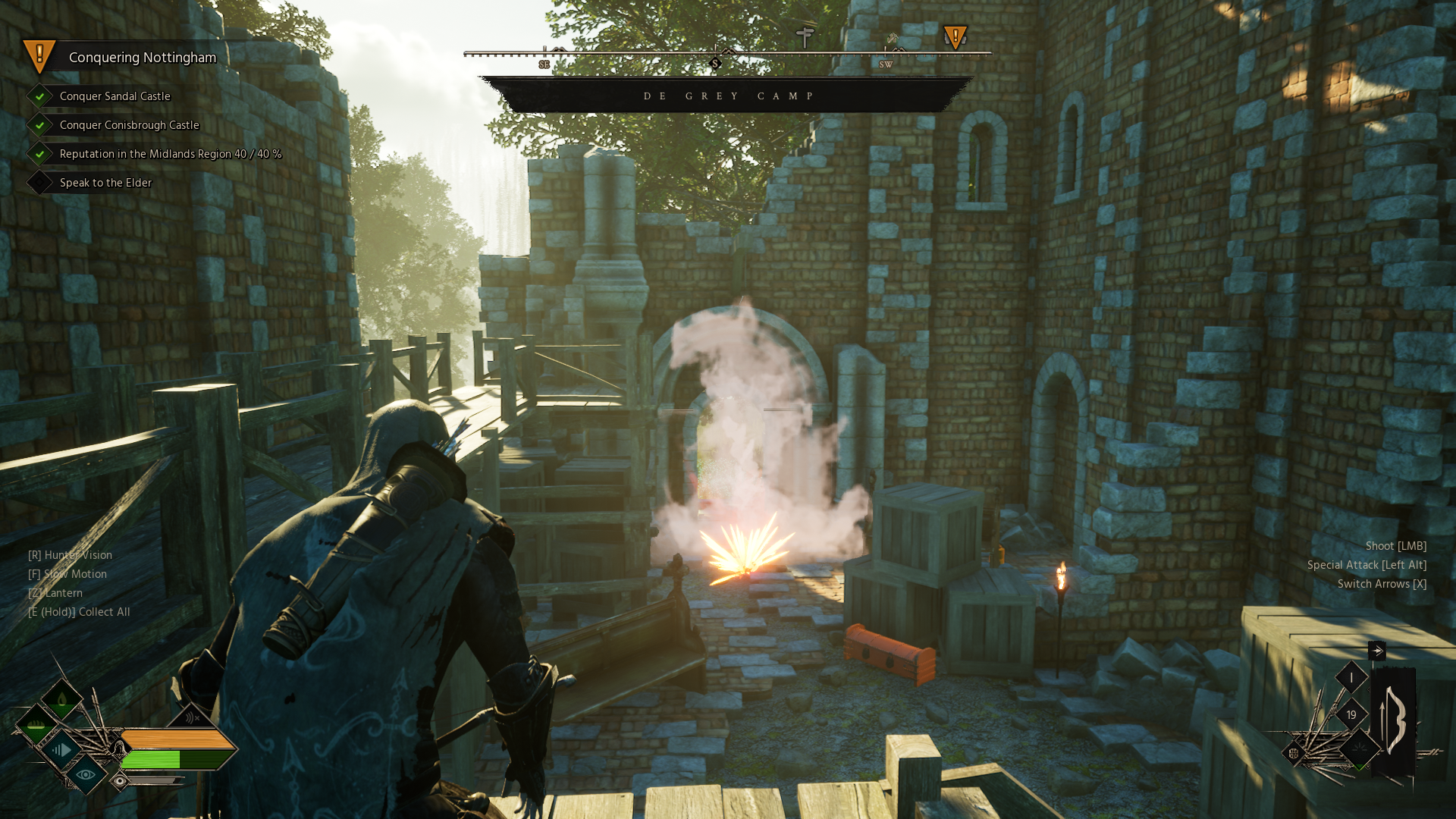Image resolution: width=1456 pixels, height=819 pixels.
Task: Activate the slow motion ability icon
Action: click(x=61, y=750)
